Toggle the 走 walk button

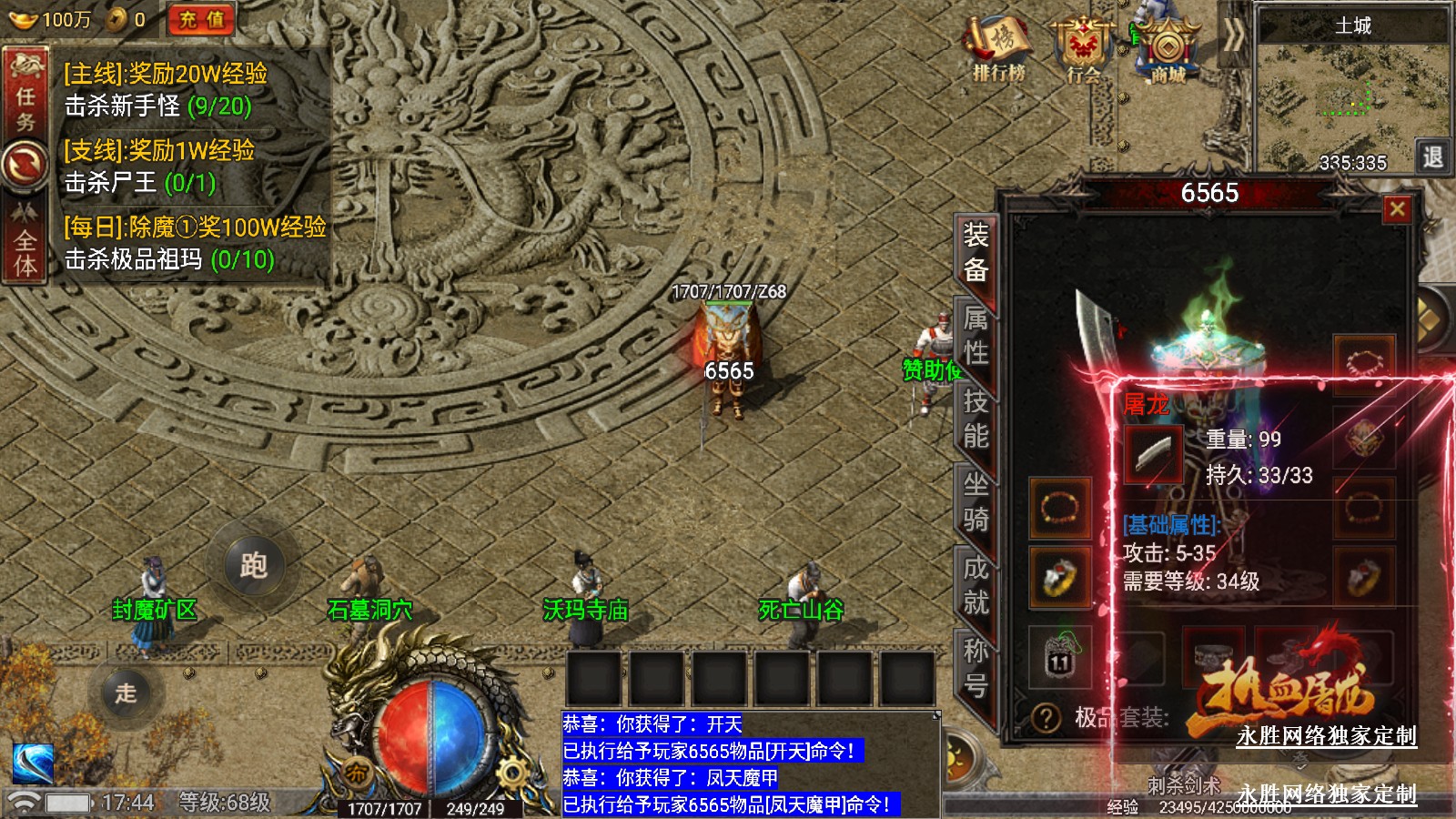tap(126, 693)
